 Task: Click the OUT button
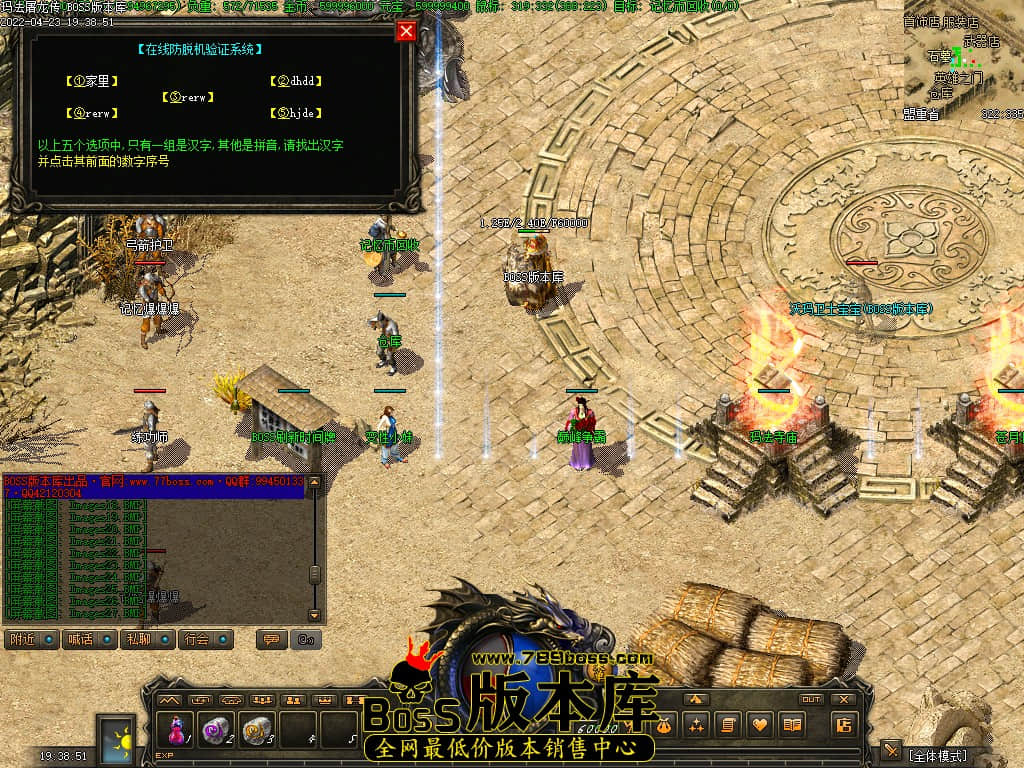pyautogui.click(x=811, y=699)
